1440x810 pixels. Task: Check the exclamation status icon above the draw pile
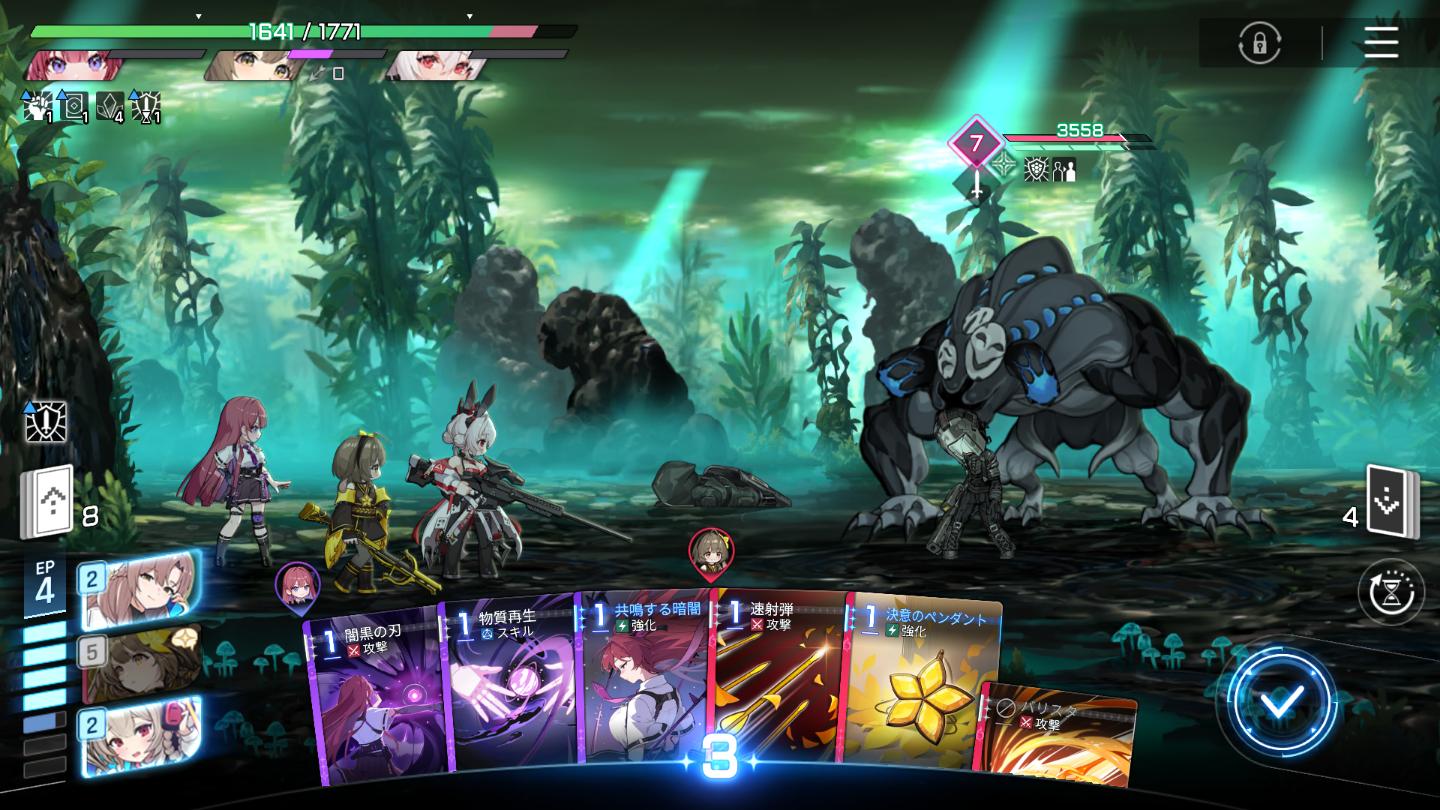(46, 422)
